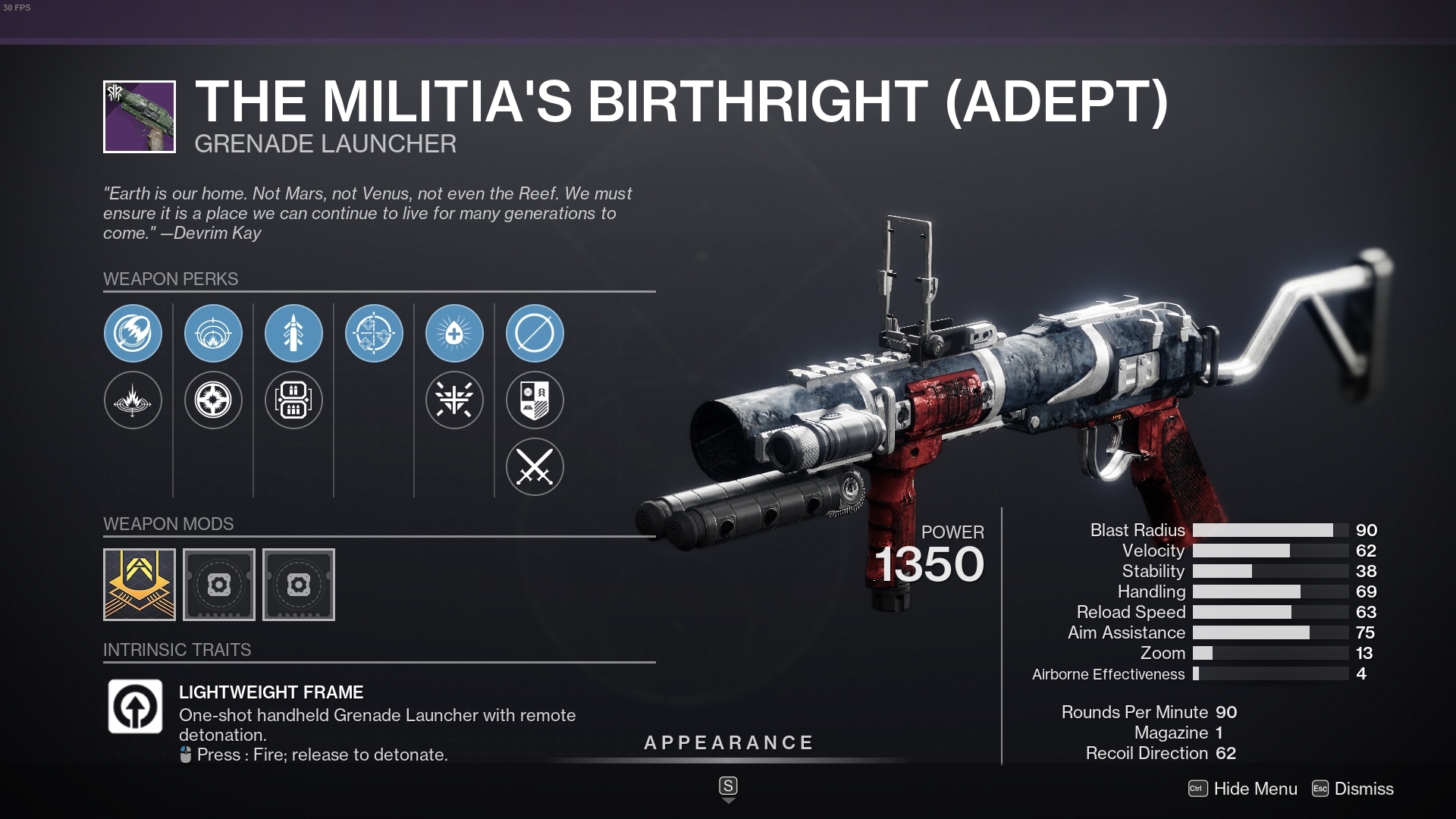Open the second empty weapon mod slot

click(299, 584)
